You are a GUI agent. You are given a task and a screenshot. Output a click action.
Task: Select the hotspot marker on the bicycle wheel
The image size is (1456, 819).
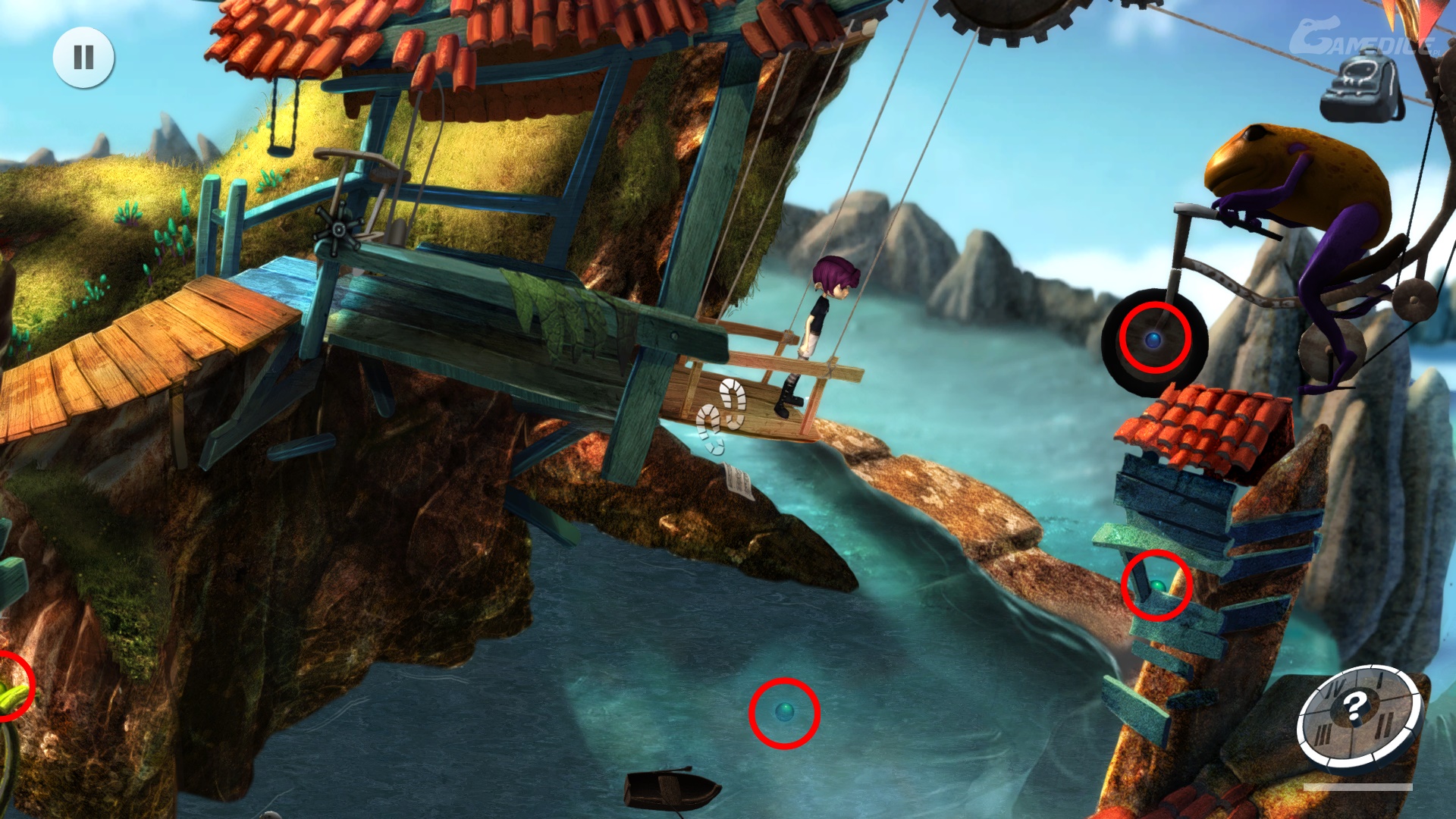tap(1154, 339)
